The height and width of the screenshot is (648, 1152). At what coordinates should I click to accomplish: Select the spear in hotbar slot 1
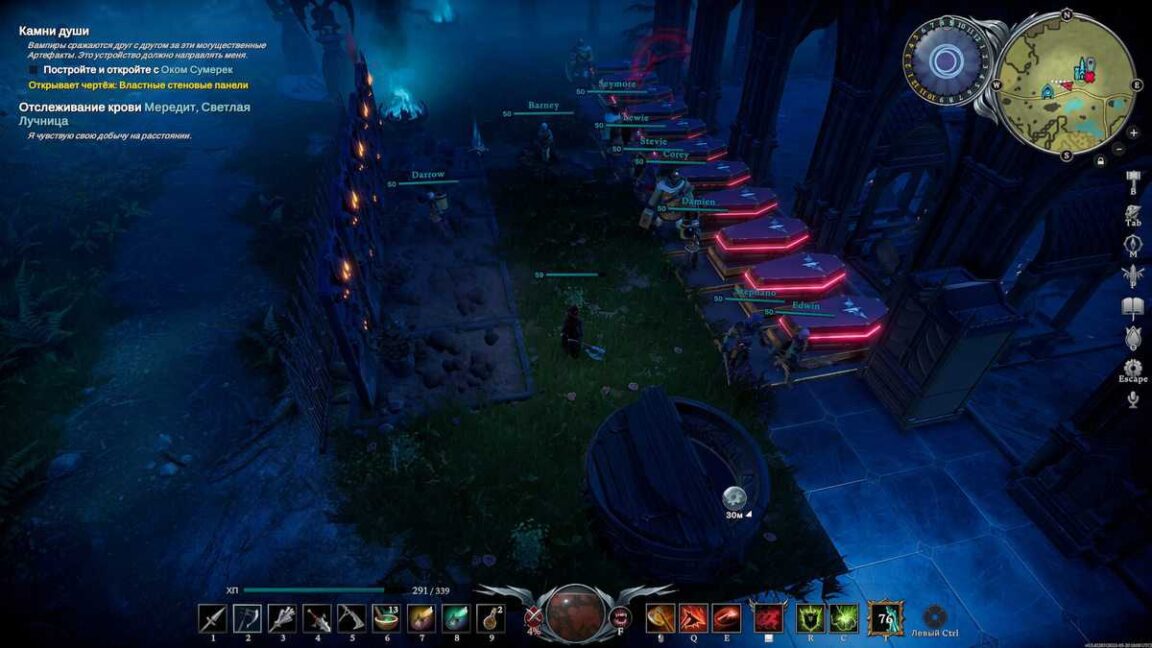[212, 618]
